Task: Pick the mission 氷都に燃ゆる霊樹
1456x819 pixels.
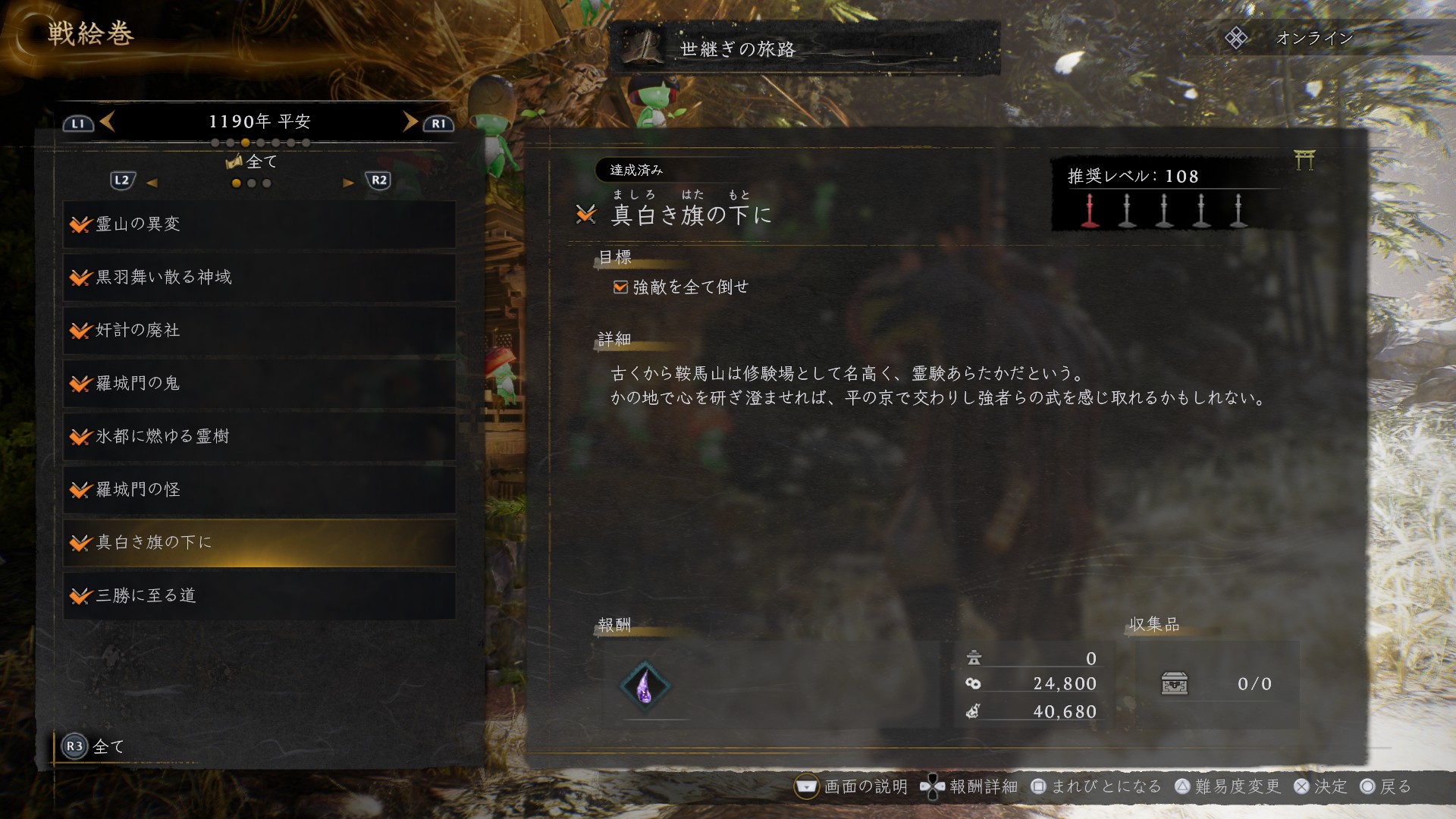Action: click(x=259, y=437)
